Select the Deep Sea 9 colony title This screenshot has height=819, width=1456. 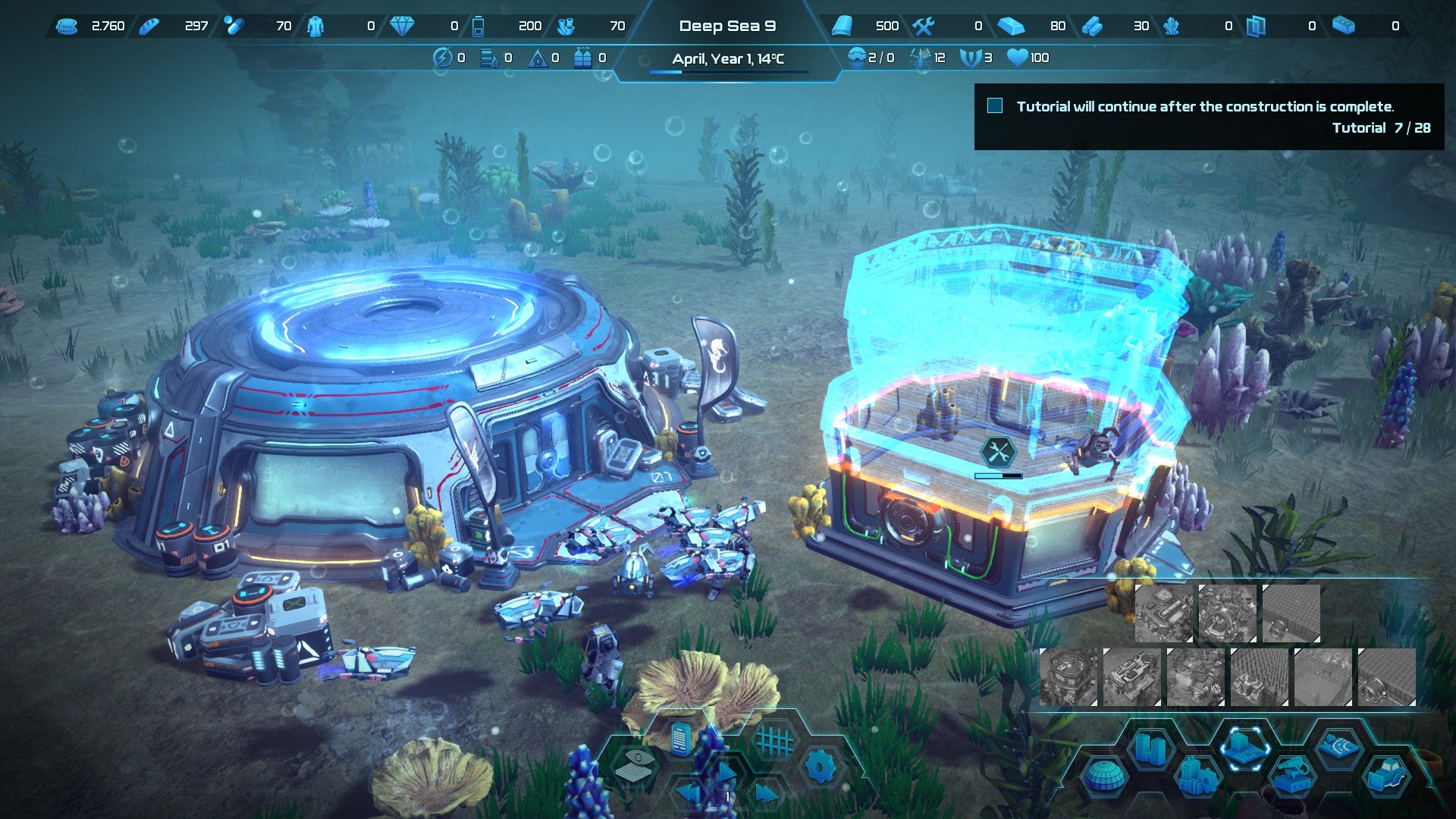(x=727, y=26)
